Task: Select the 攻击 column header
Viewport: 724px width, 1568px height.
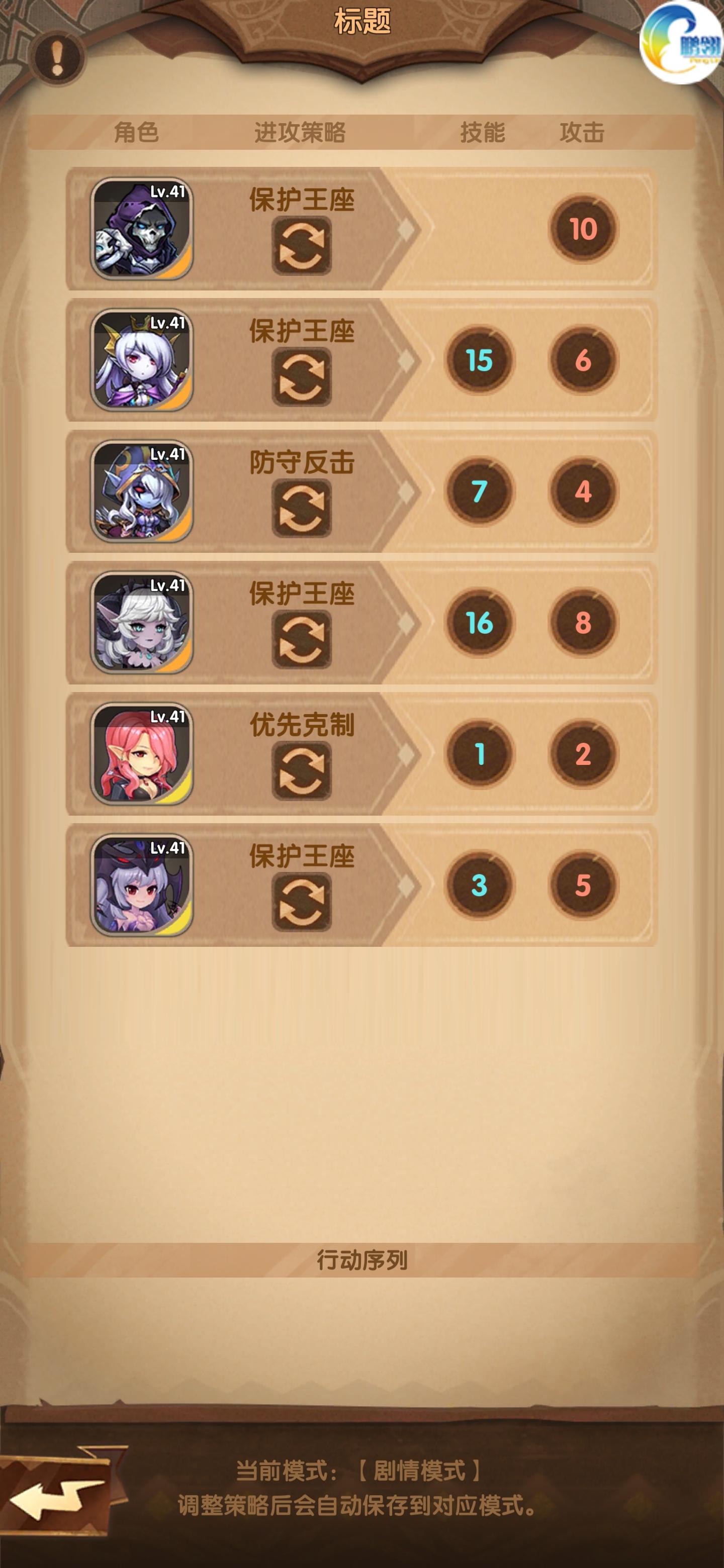Action: tap(583, 131)
